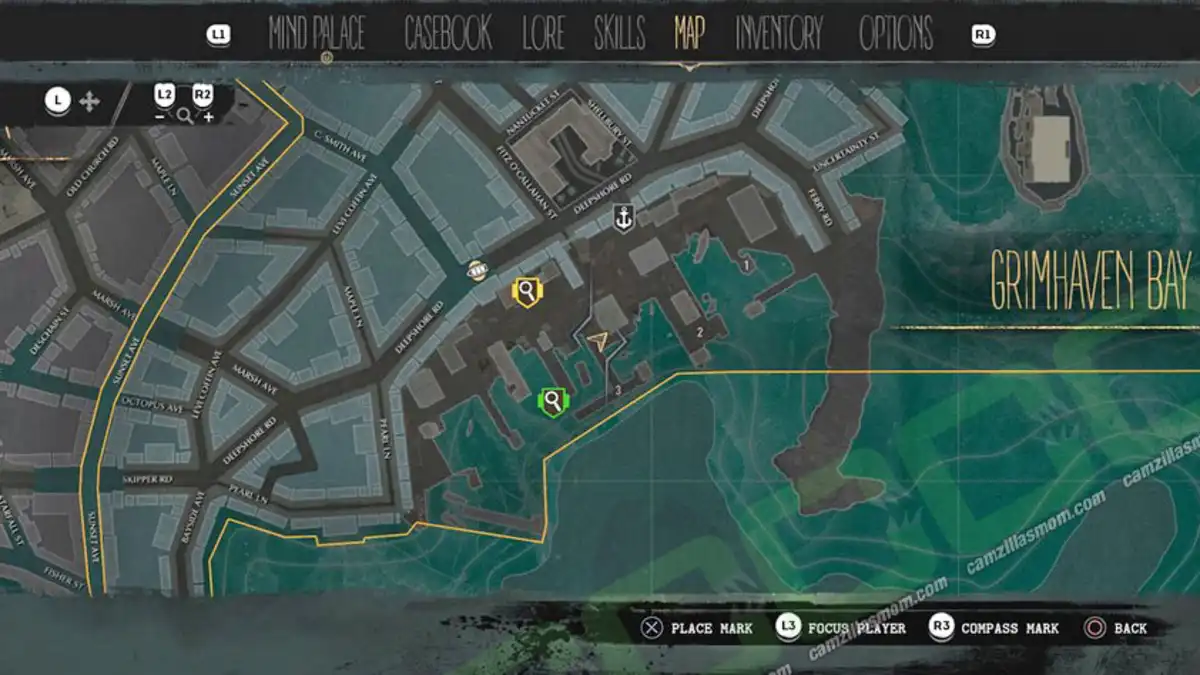The width and height of the screenshot is (1200, 675).
Task: Go to the Options tab
Action: click(x=896, y=34)
